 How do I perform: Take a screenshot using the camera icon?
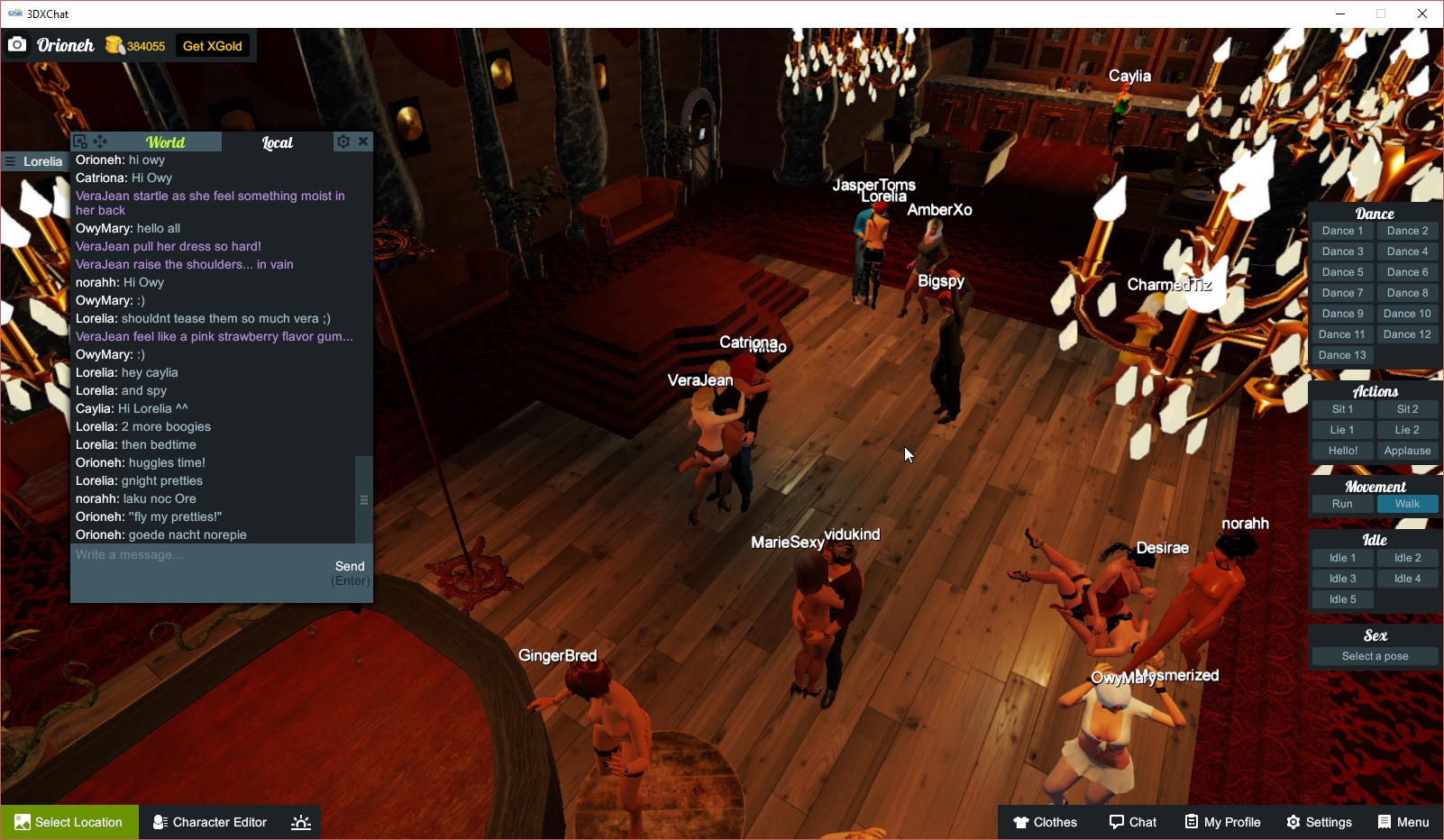pyautogui.click(x=17, y=44)
